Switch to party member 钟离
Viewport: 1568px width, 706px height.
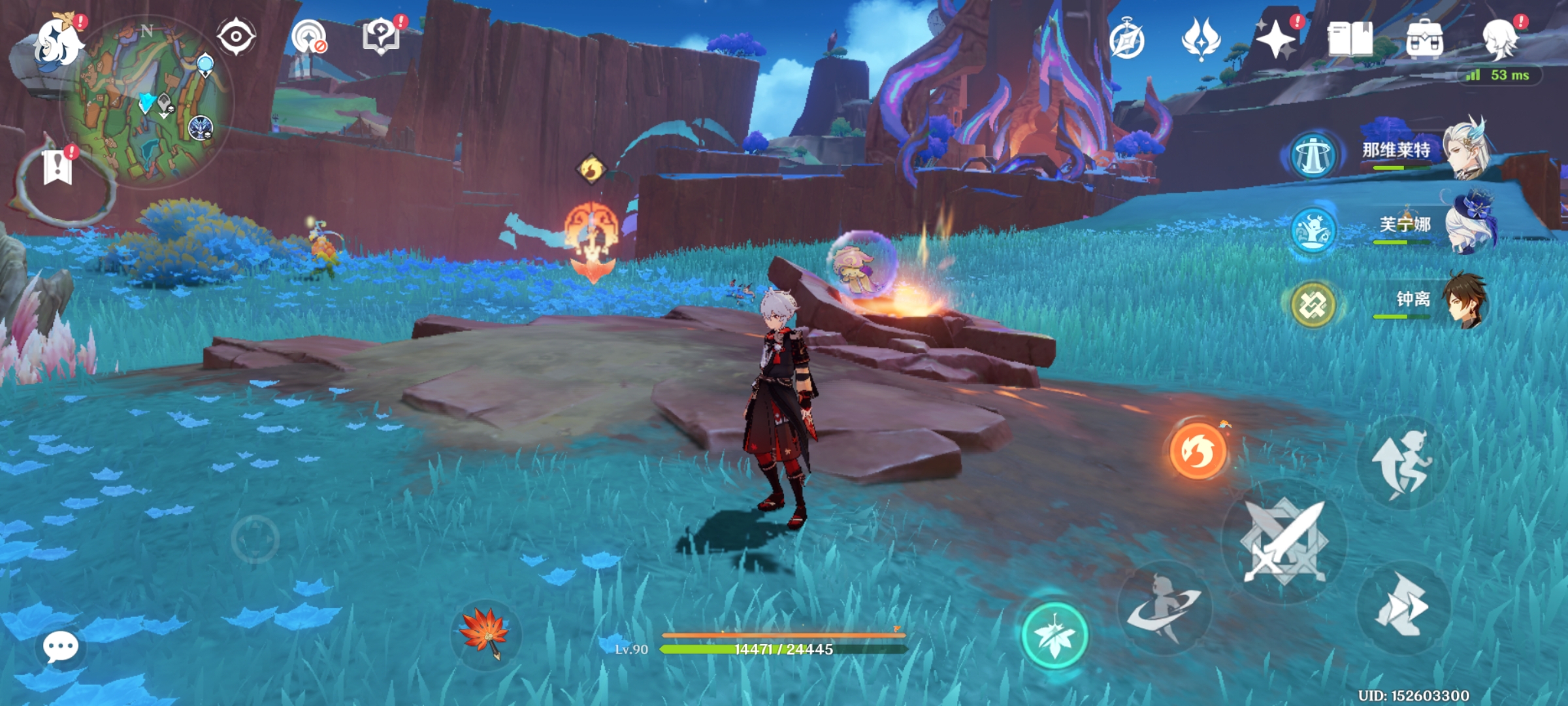[x=1414, y=301]
